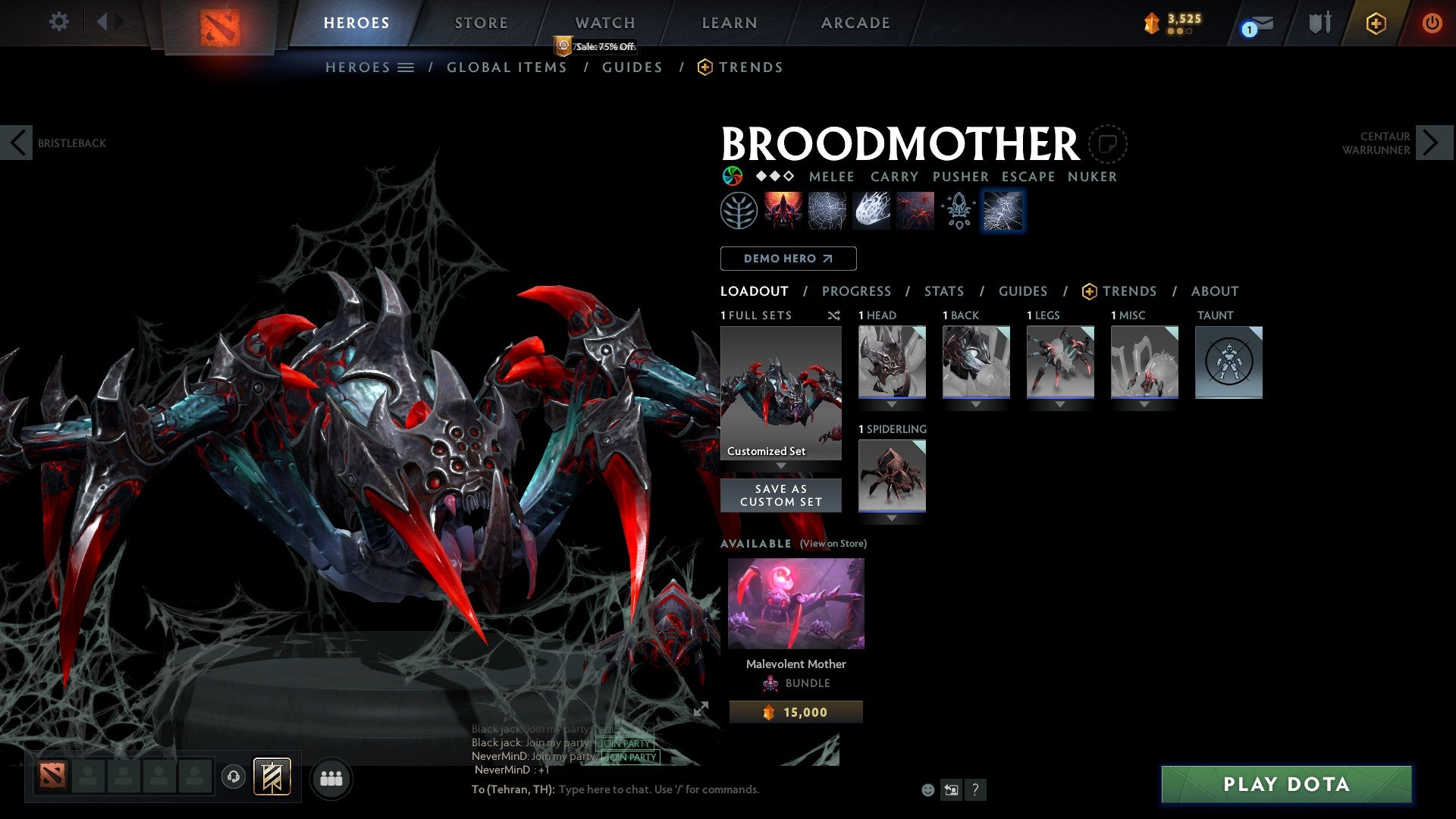Open the ARCADE menu at the top
Viewport: 1456px width, 819px height.
(x=855, y=22)
